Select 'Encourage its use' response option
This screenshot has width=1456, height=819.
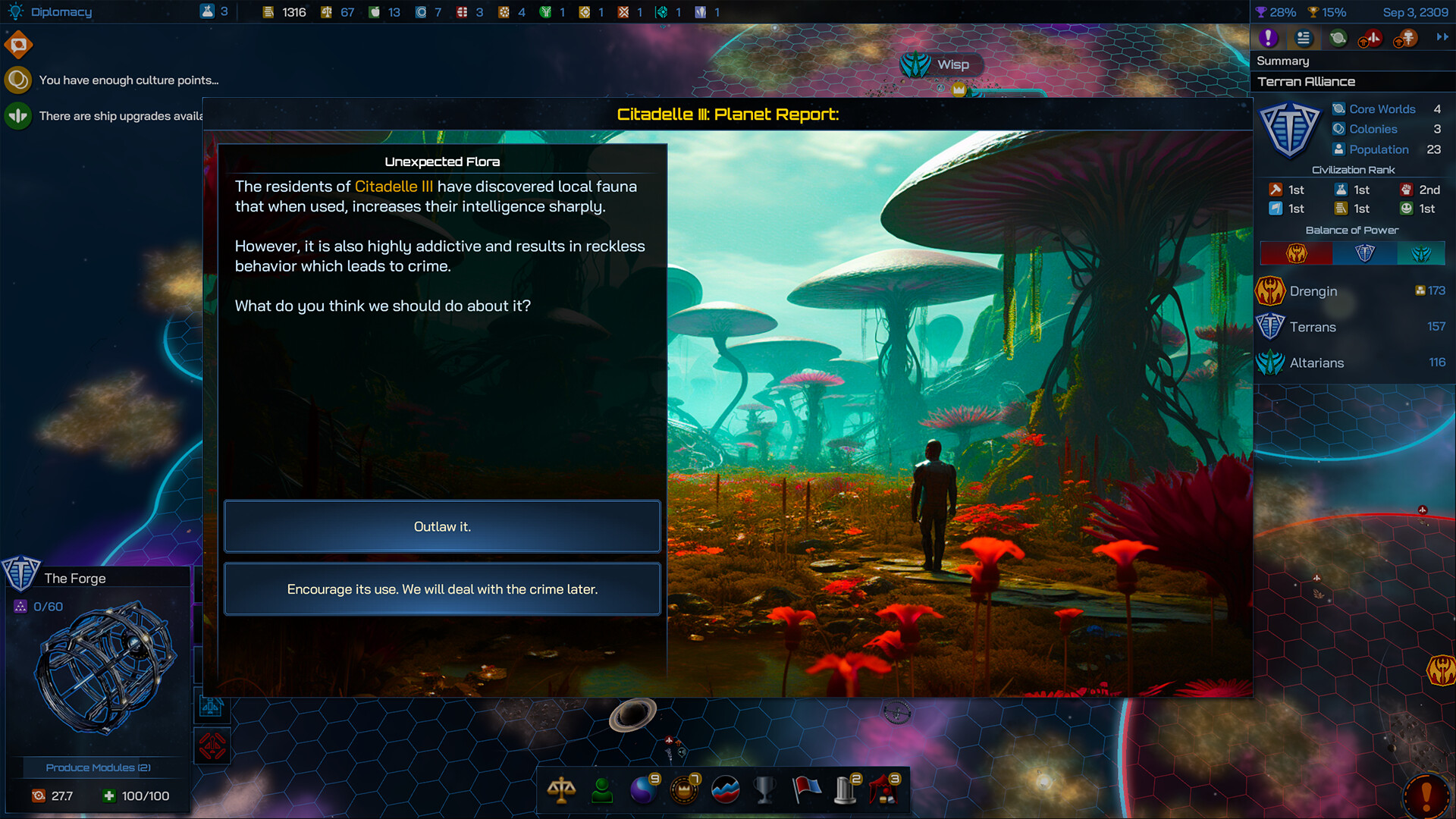[442, 588]
